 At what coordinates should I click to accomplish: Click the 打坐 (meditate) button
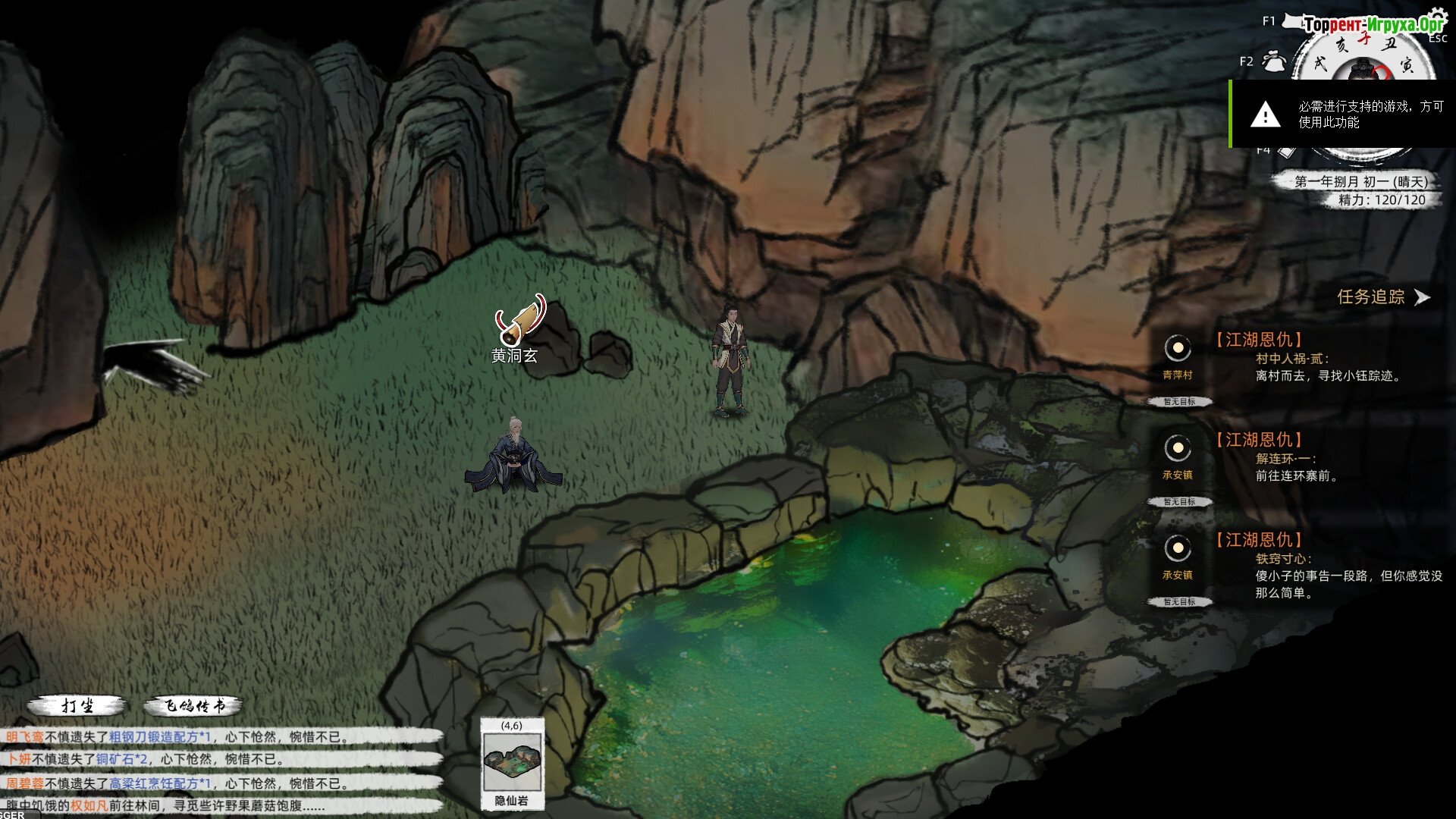pos(77,706)
